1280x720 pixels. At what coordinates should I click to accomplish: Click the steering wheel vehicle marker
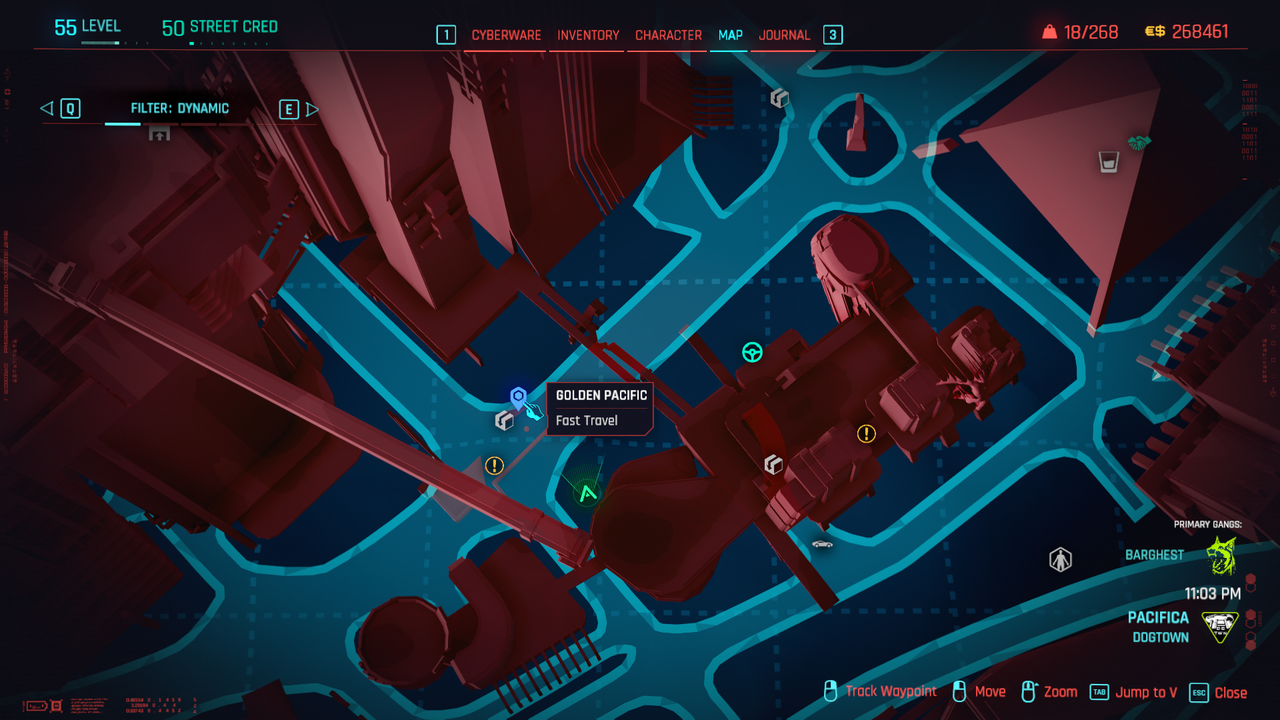752,352
